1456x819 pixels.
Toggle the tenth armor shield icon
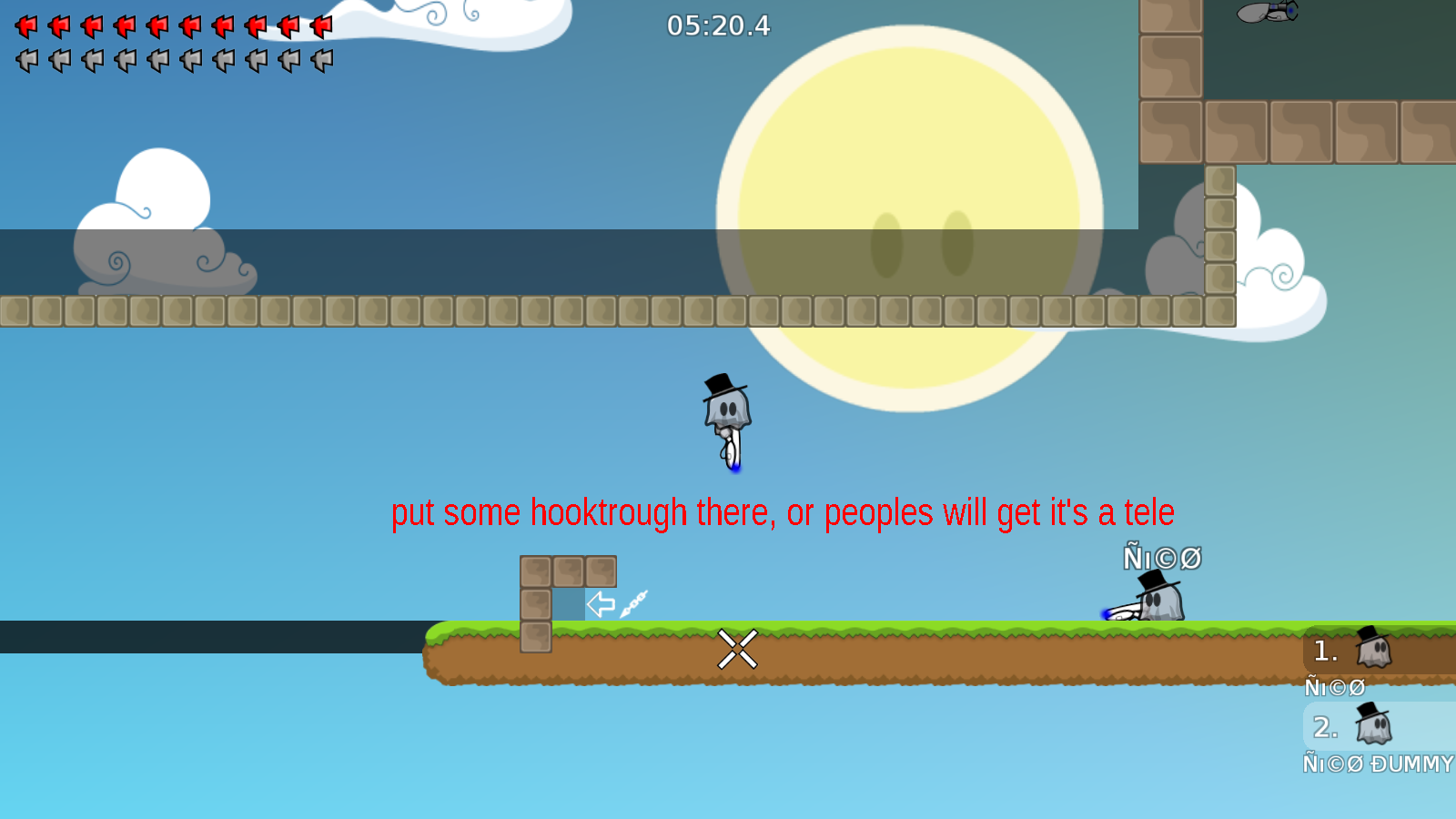(320, 59)
